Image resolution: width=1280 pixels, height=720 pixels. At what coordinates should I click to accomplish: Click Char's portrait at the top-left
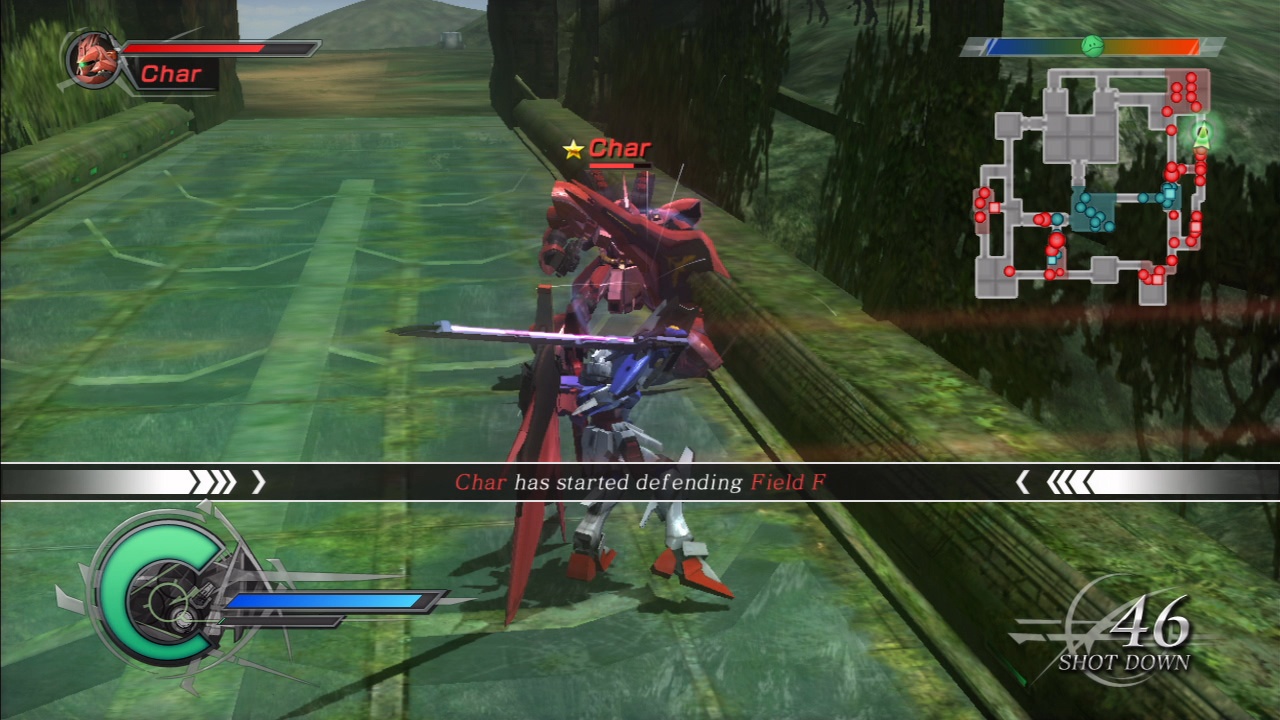coord(93,60)
